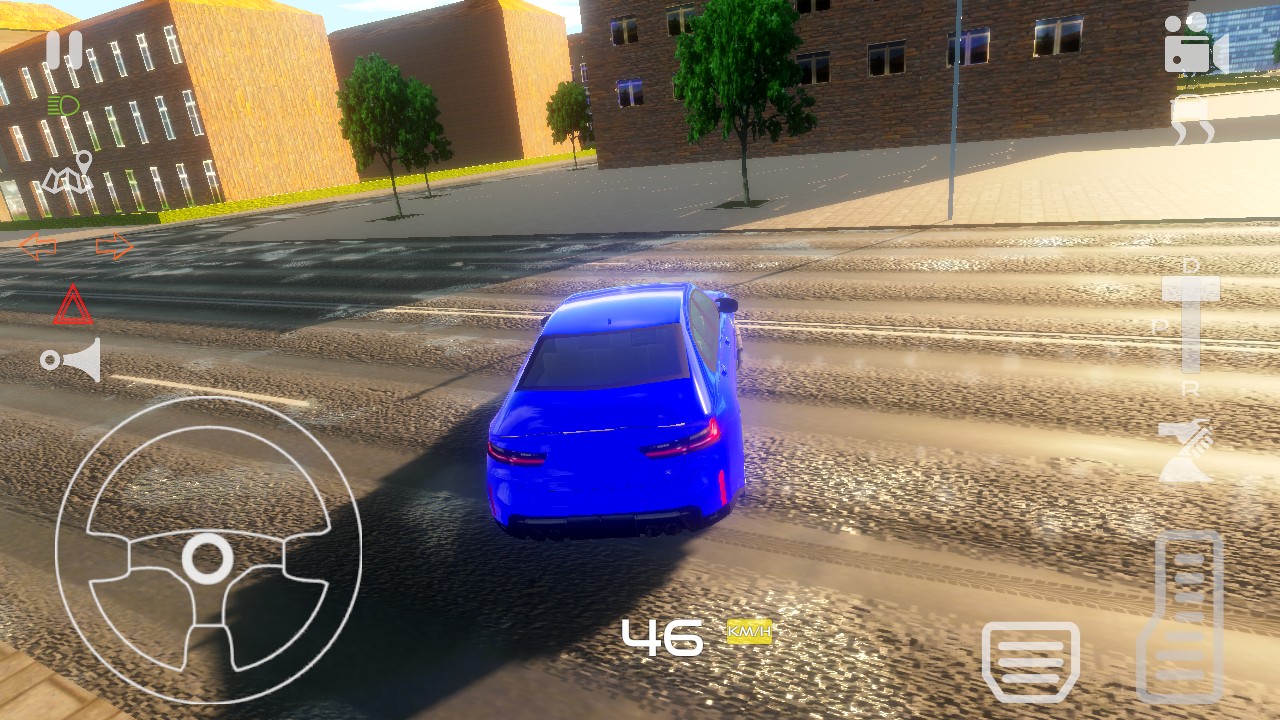The image size is (1280, 720).
Task: Click the steering wheel control
Action: 208,550
